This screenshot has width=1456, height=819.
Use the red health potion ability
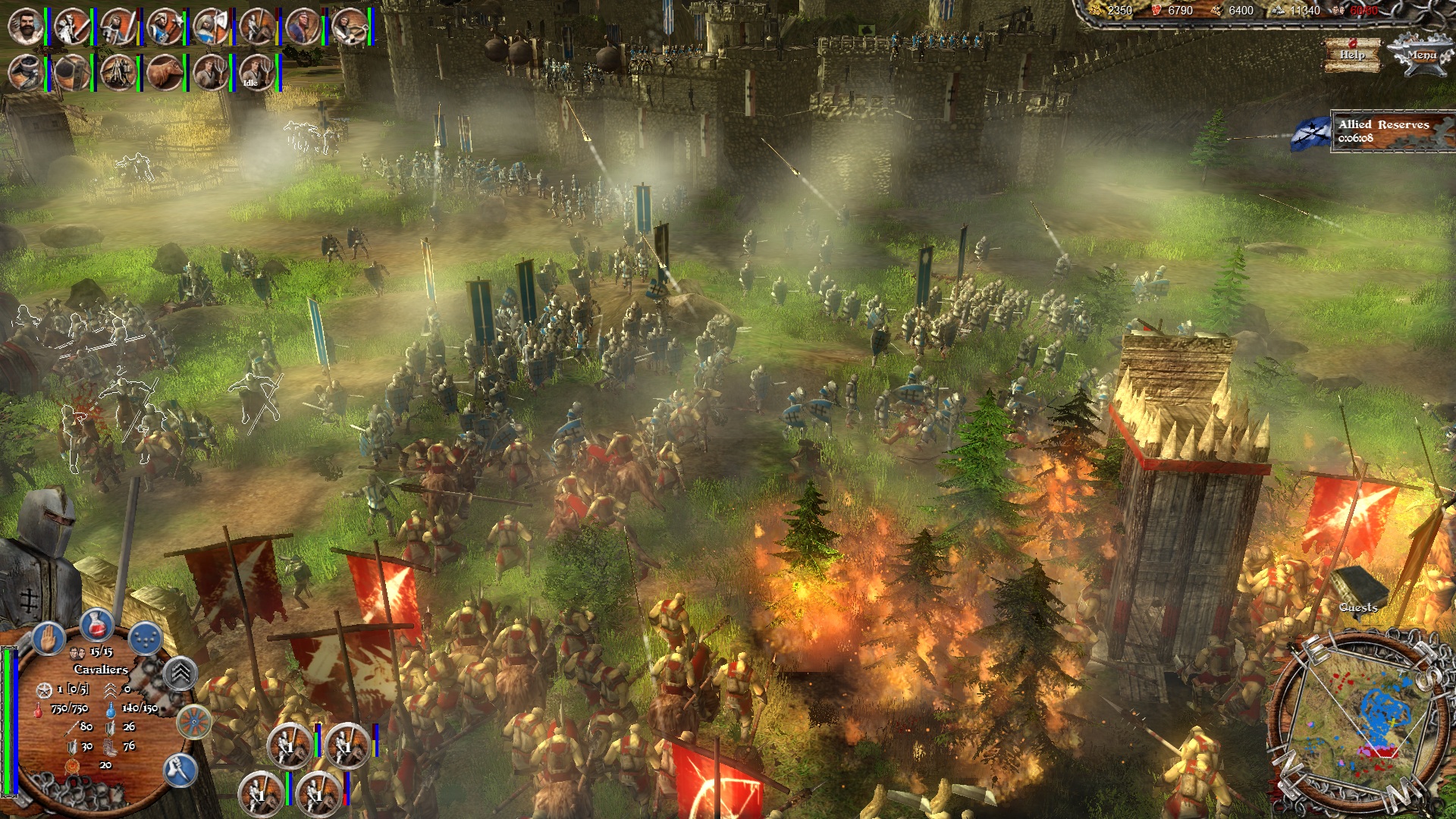96,624
